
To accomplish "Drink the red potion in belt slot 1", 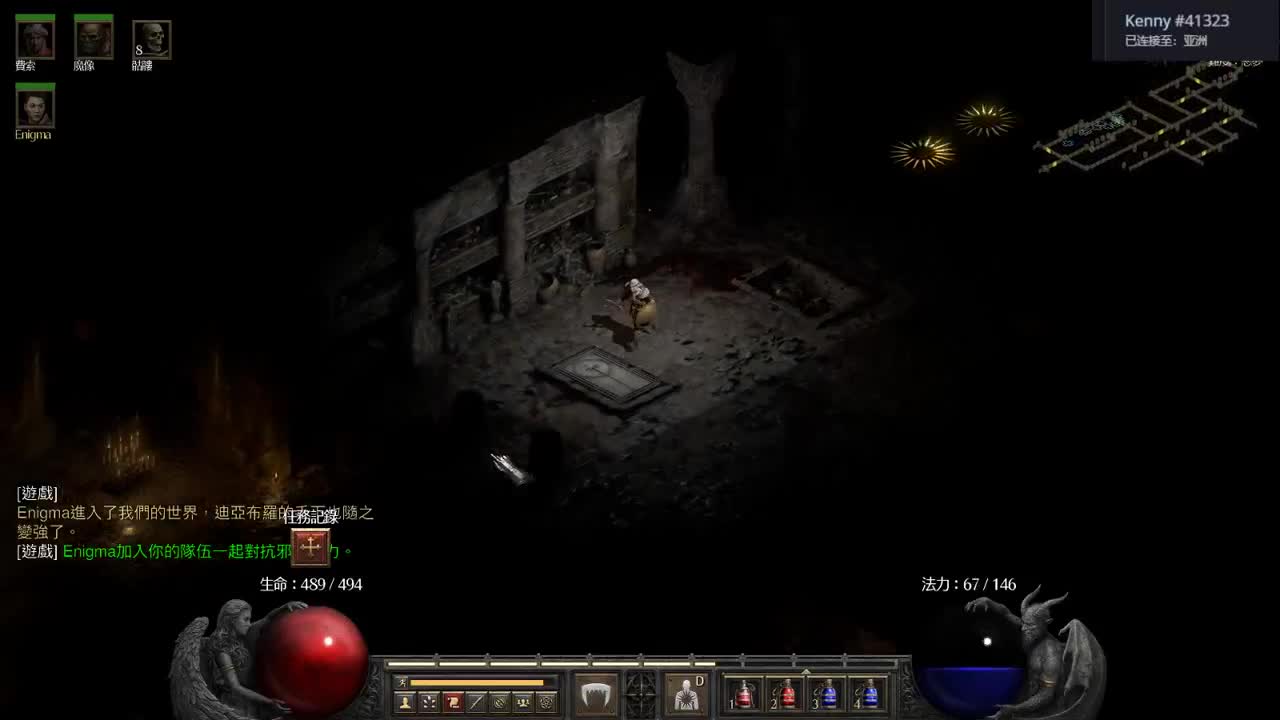I will coord(744,696).
